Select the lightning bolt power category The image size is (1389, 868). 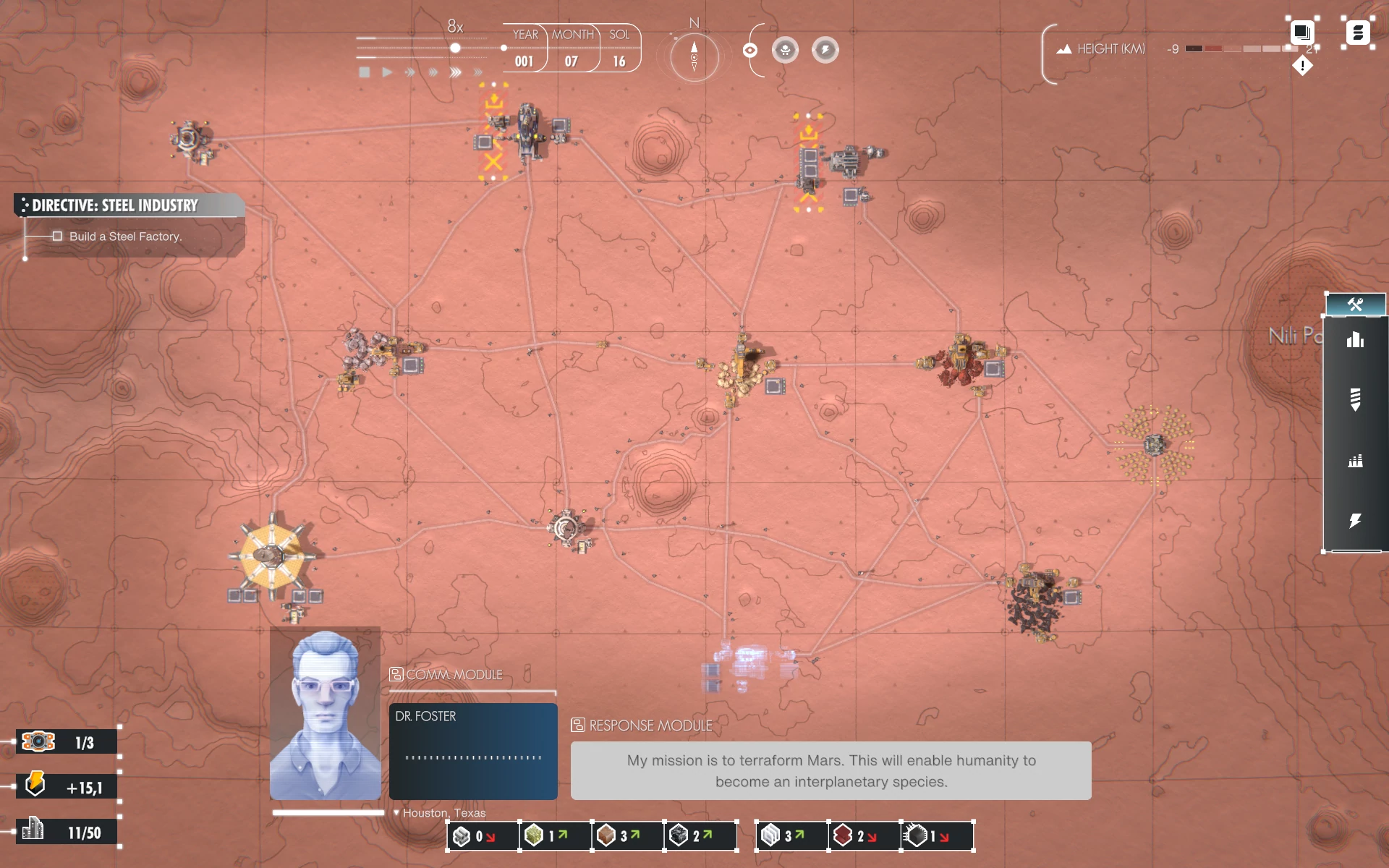[1355, 521]
